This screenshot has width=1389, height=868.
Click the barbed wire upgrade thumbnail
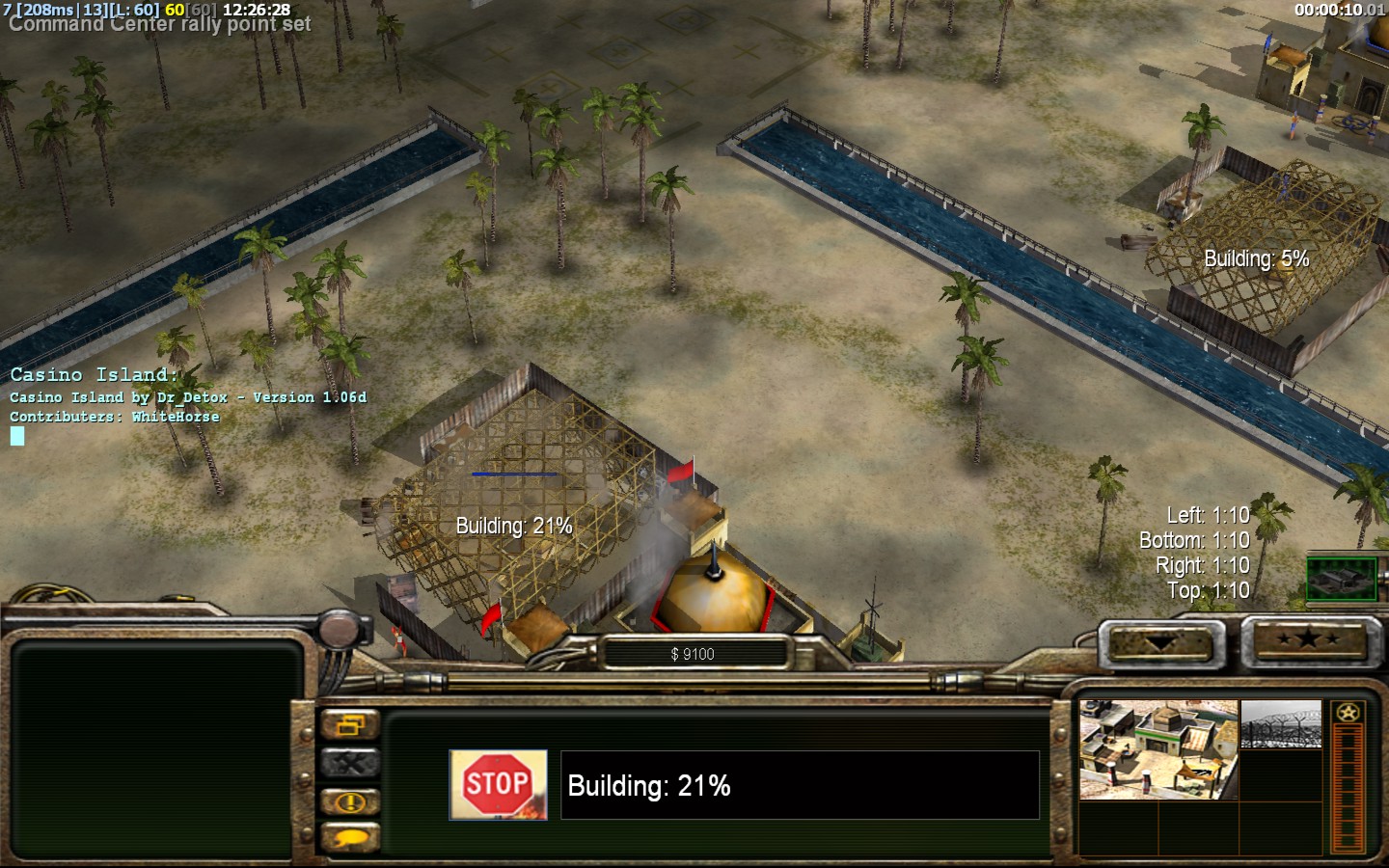(x=1281, y=725)
